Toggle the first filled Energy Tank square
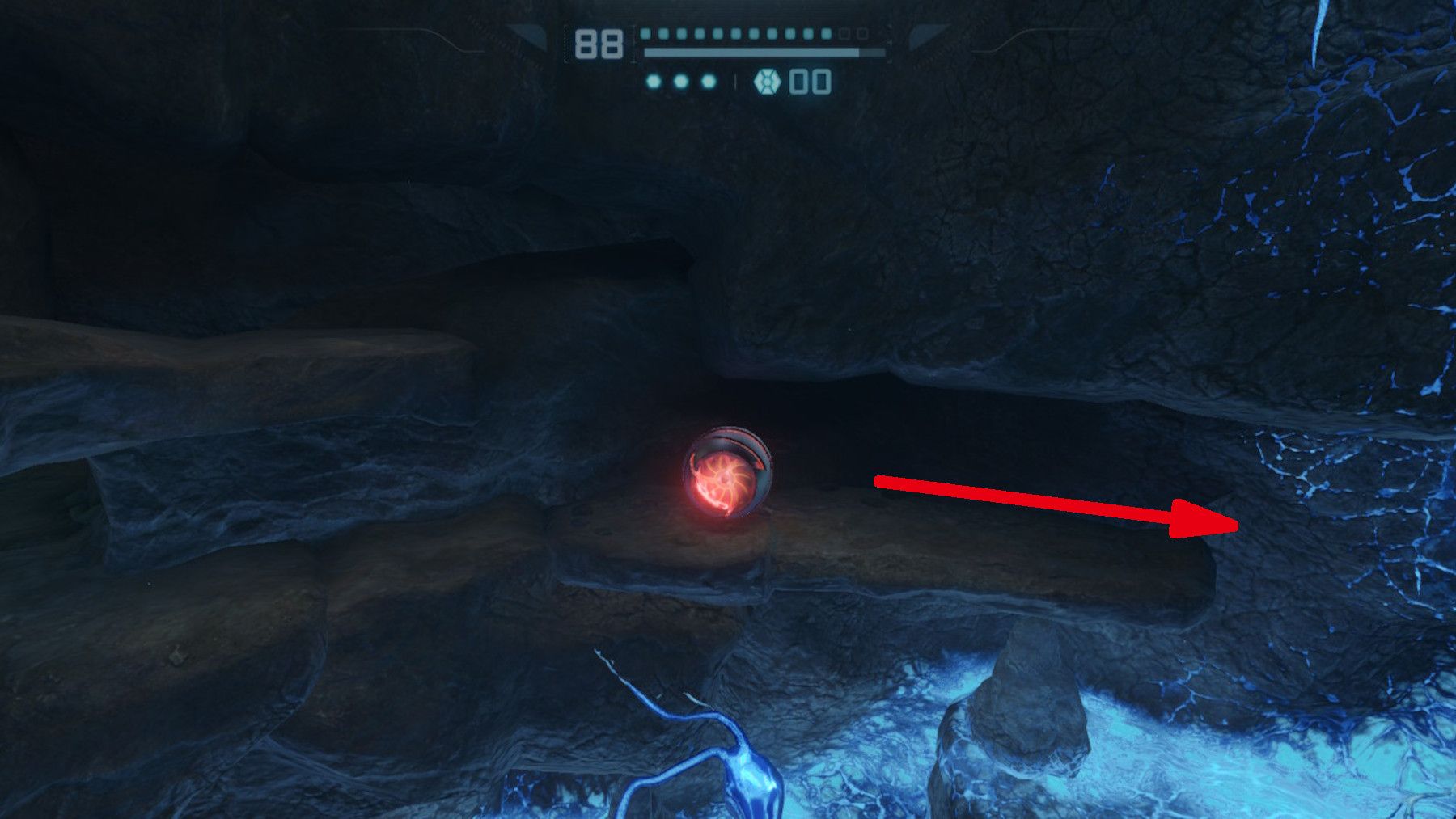The height and width of the screenshot is (819, 1456). tap(646, 33)
